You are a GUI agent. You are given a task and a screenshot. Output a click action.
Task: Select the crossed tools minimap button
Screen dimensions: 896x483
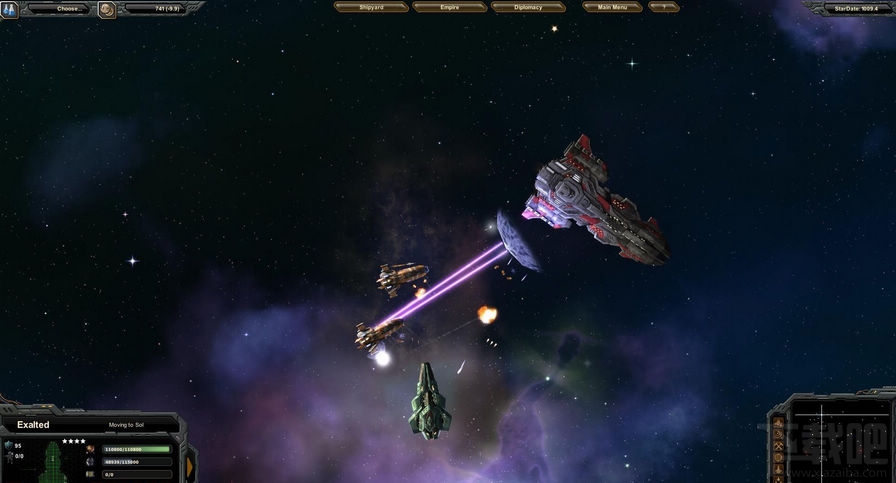(x=780, y=447)
